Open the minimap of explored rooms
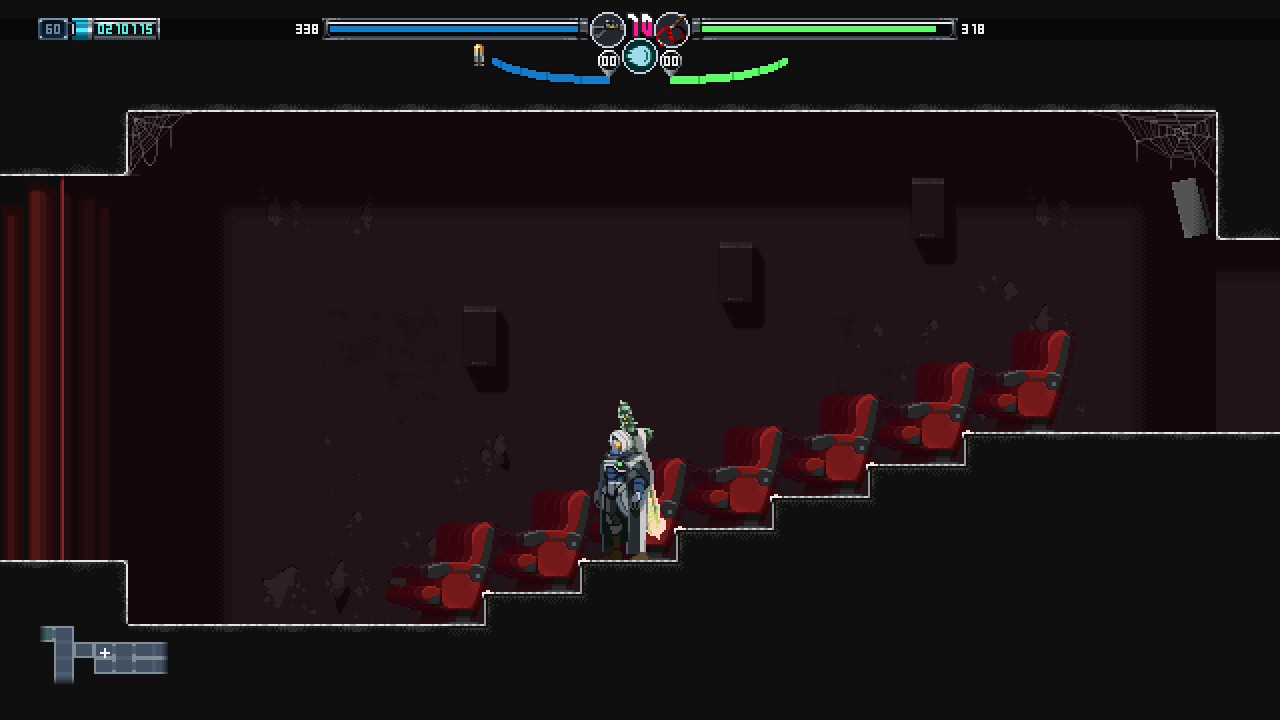The image size is (1280, 720). point(104,654)
